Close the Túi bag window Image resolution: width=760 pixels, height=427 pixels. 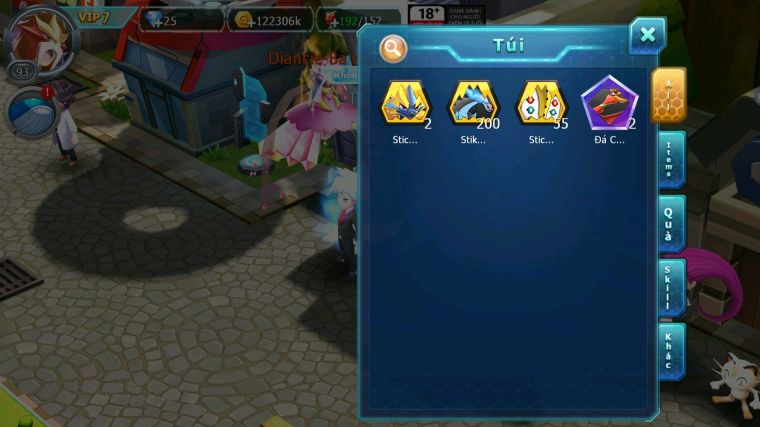pyautogui.click(x=647, y=36)
